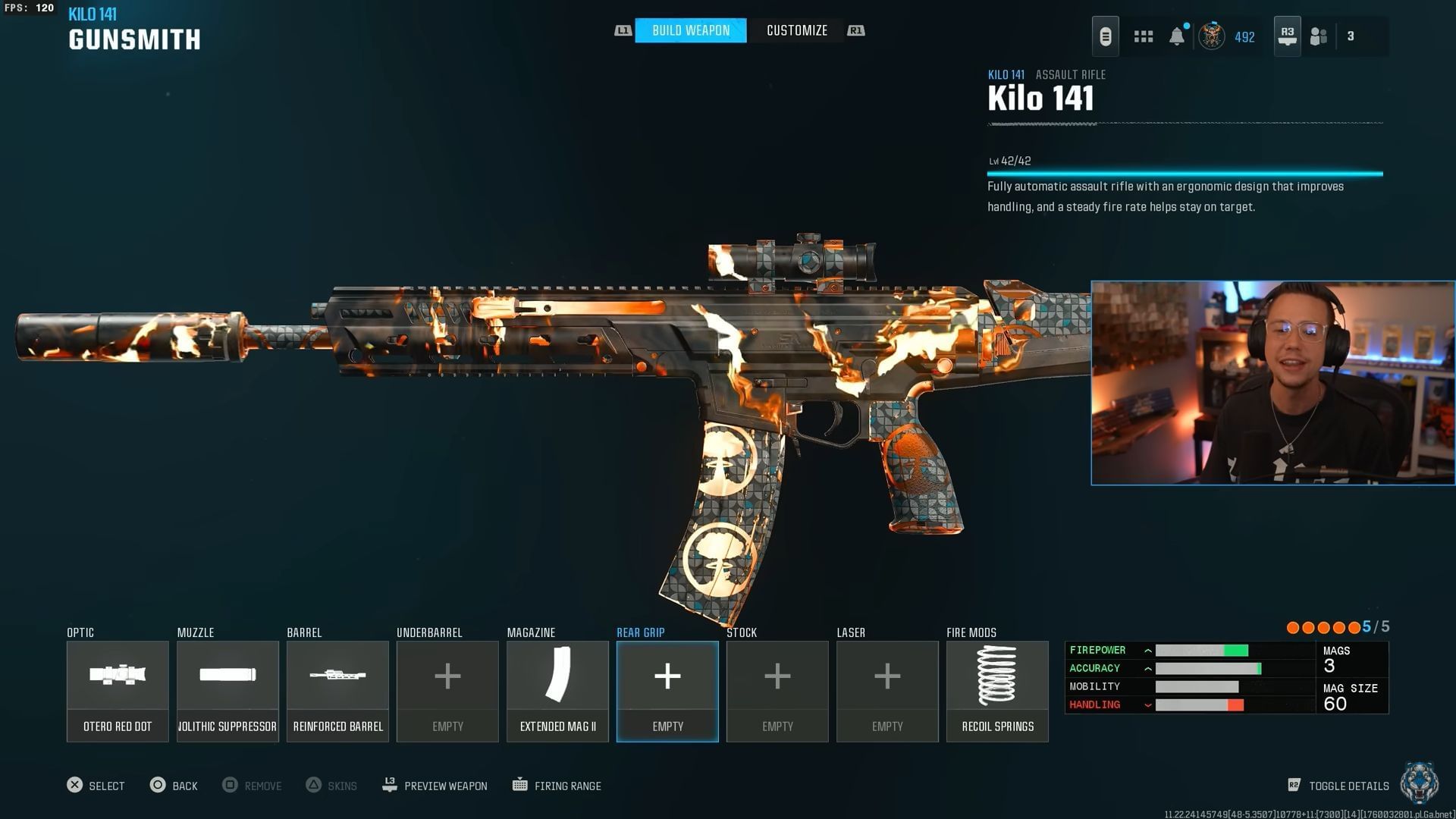Select the Build Weapon tab
The image size is (1456, 819).
point(690,30)
